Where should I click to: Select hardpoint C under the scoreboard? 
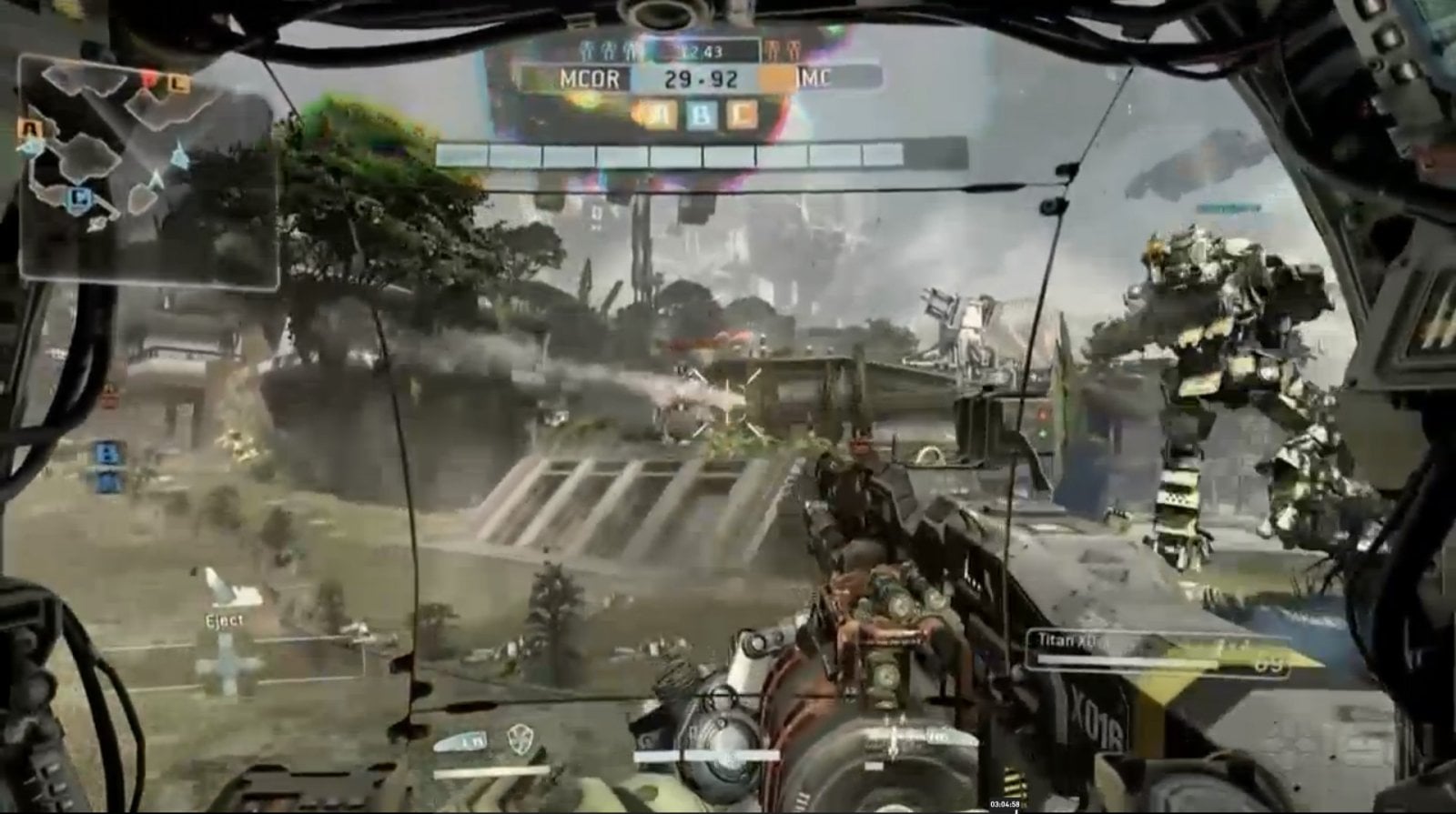[745, 116]
